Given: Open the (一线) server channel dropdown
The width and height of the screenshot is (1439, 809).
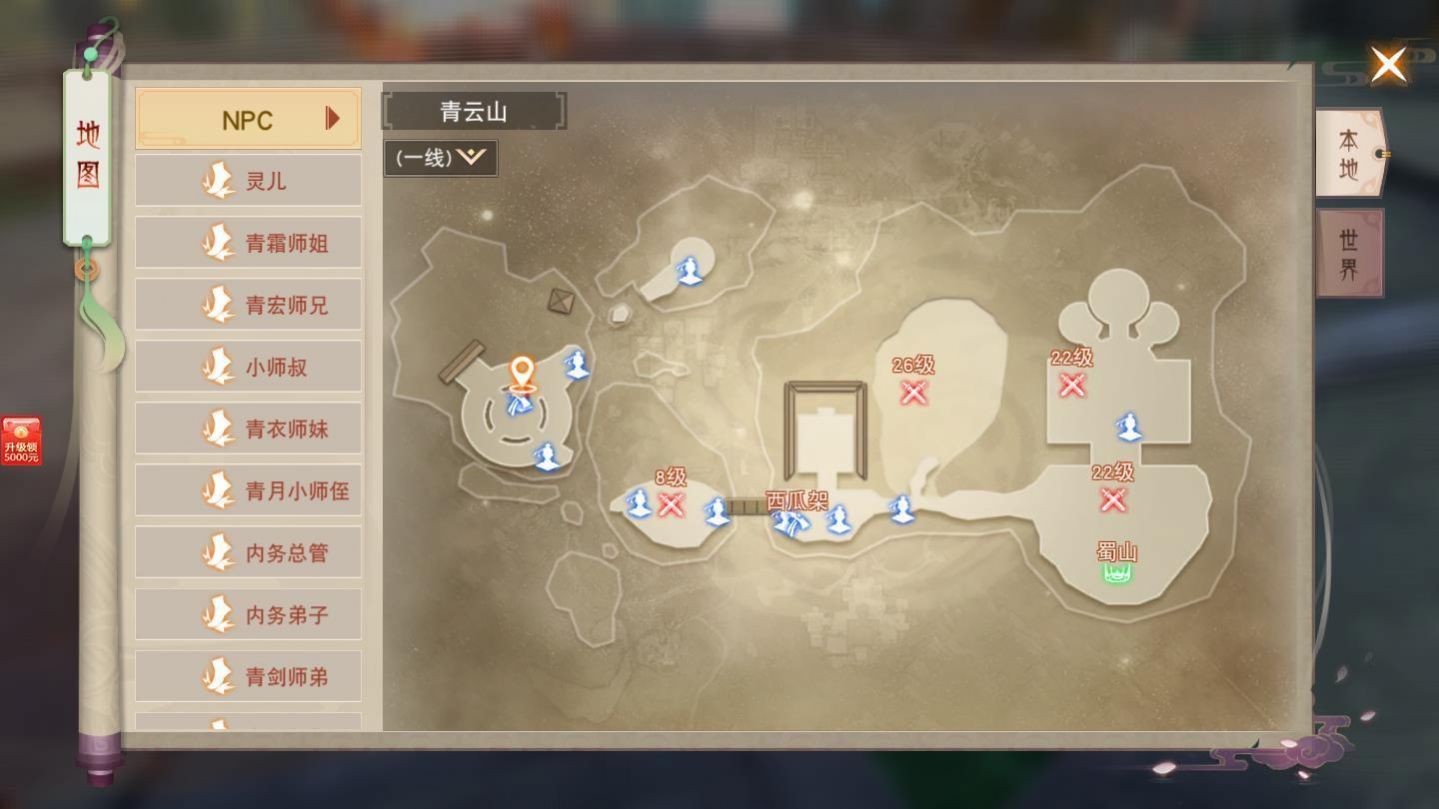Looking at the screenshot, I should [x=440, y=157].
